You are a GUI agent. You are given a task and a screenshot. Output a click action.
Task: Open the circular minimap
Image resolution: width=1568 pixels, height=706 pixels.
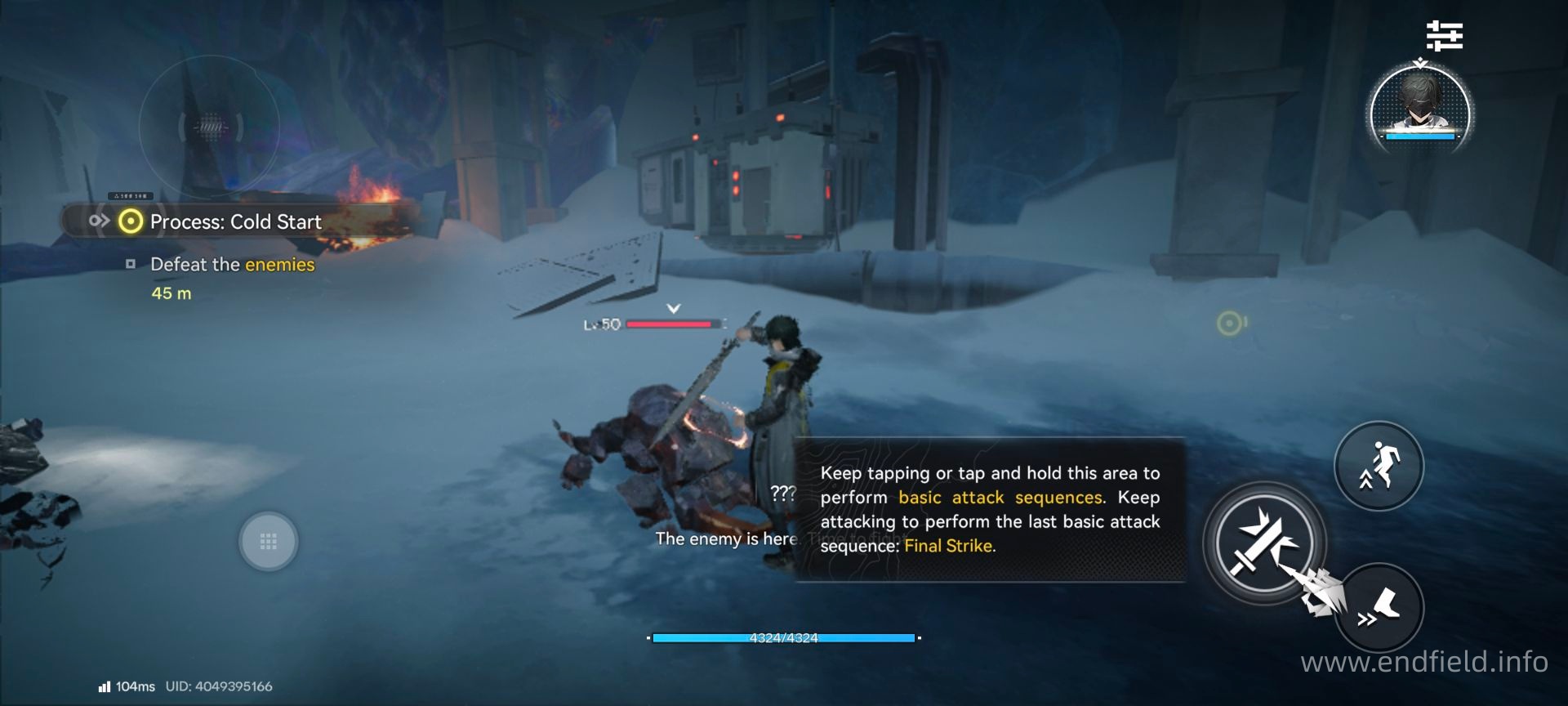(x=210, y=127)
